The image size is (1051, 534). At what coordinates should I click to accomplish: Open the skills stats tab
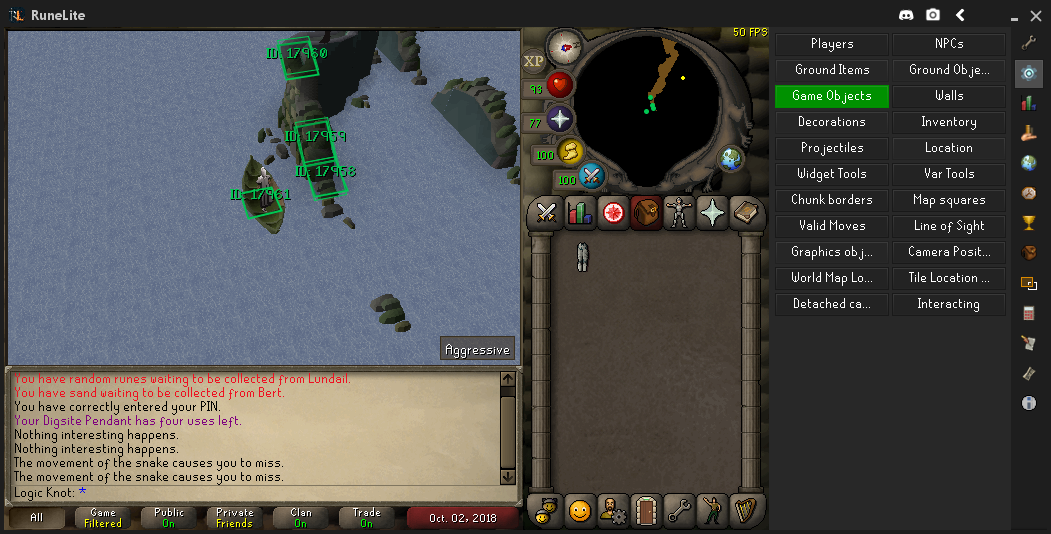[579, 212]
